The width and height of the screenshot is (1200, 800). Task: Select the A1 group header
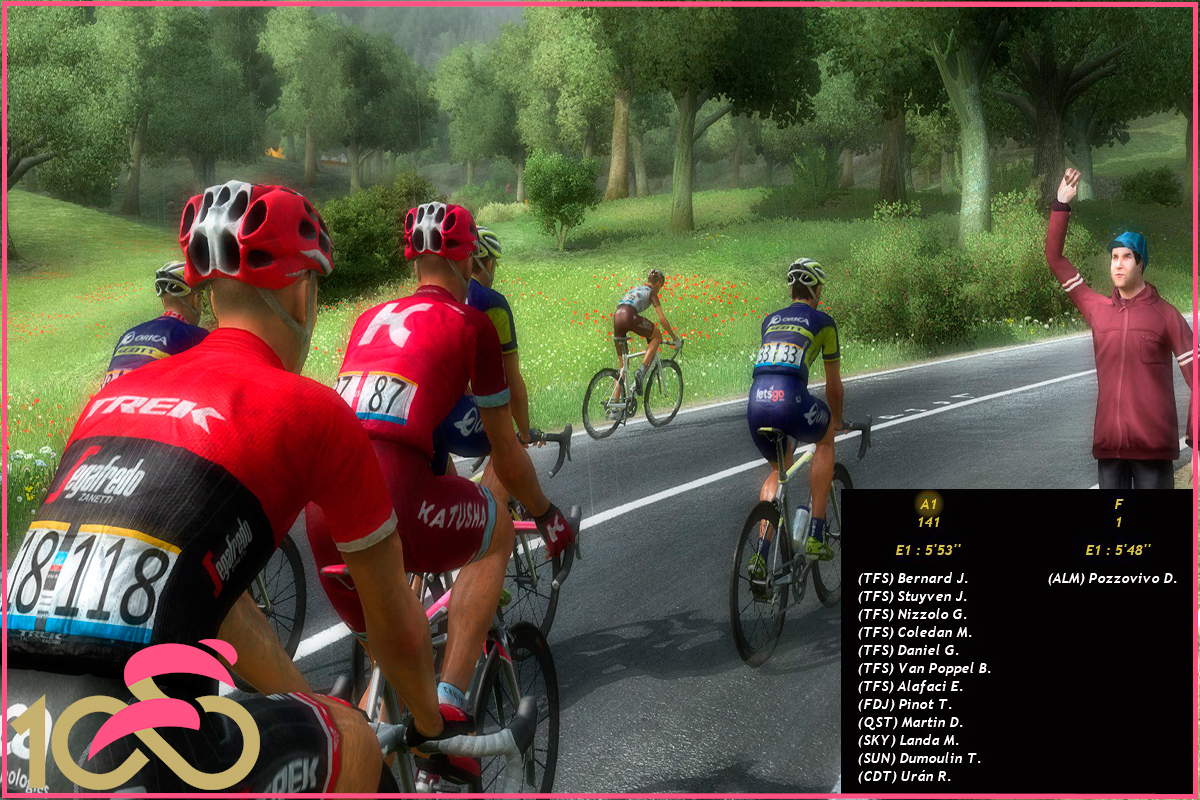tap(928, 505)
